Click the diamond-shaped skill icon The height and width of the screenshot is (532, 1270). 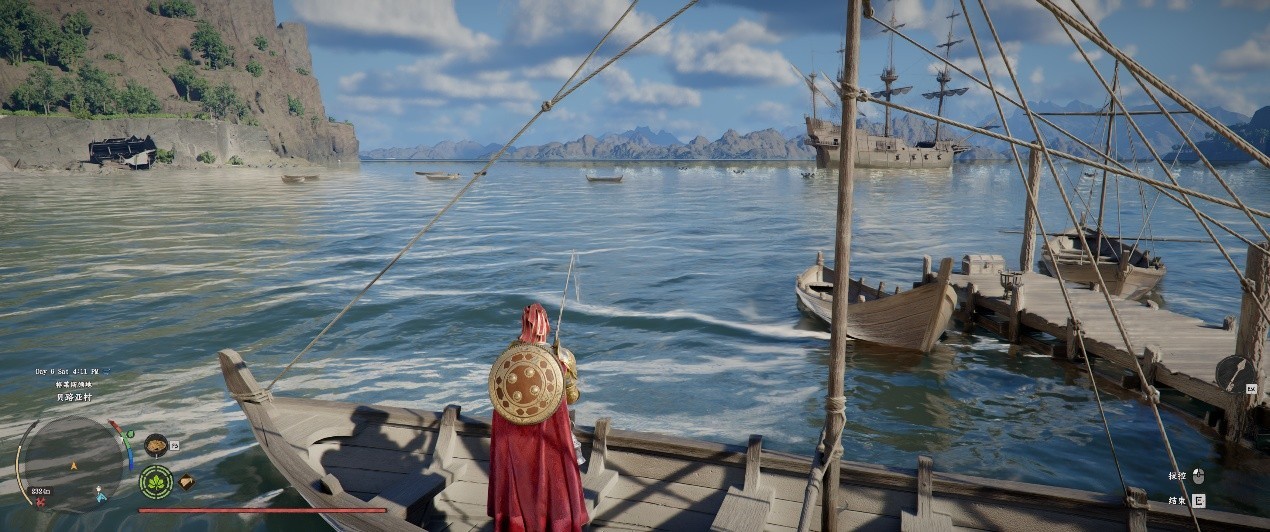tap(186, 481)
